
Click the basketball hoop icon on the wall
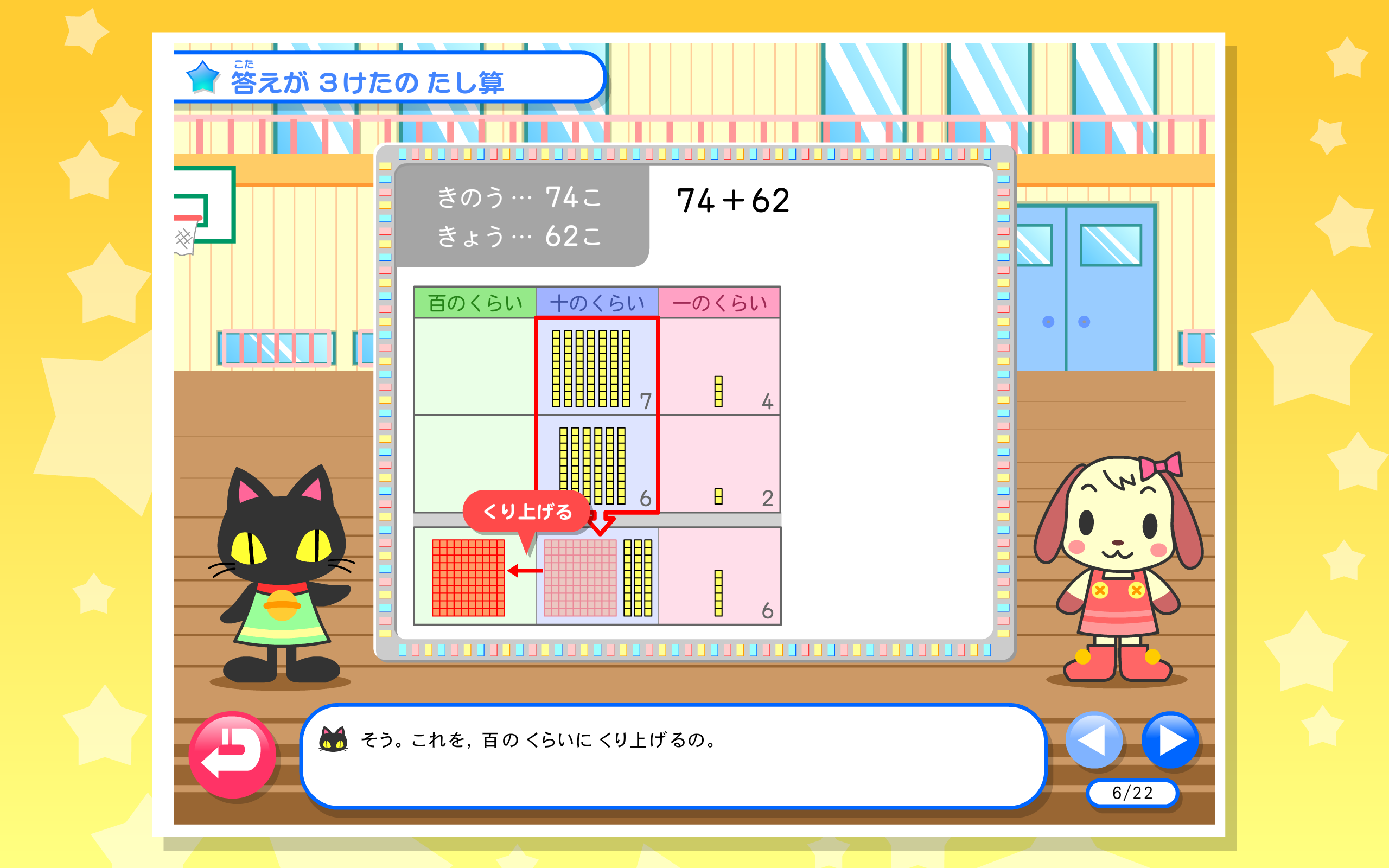[x=204, y=207]
